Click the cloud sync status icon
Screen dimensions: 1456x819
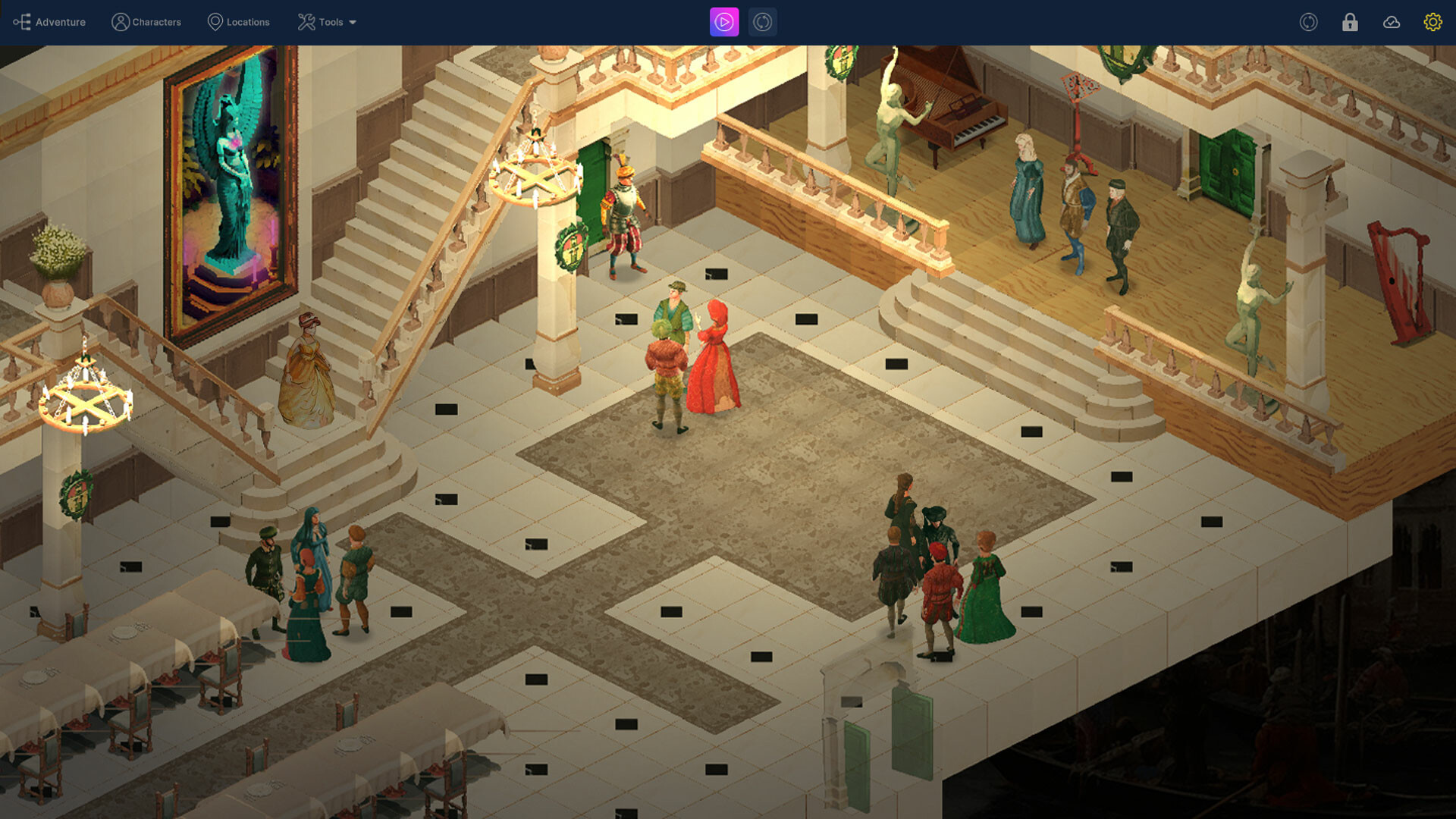coord(1392,23)
